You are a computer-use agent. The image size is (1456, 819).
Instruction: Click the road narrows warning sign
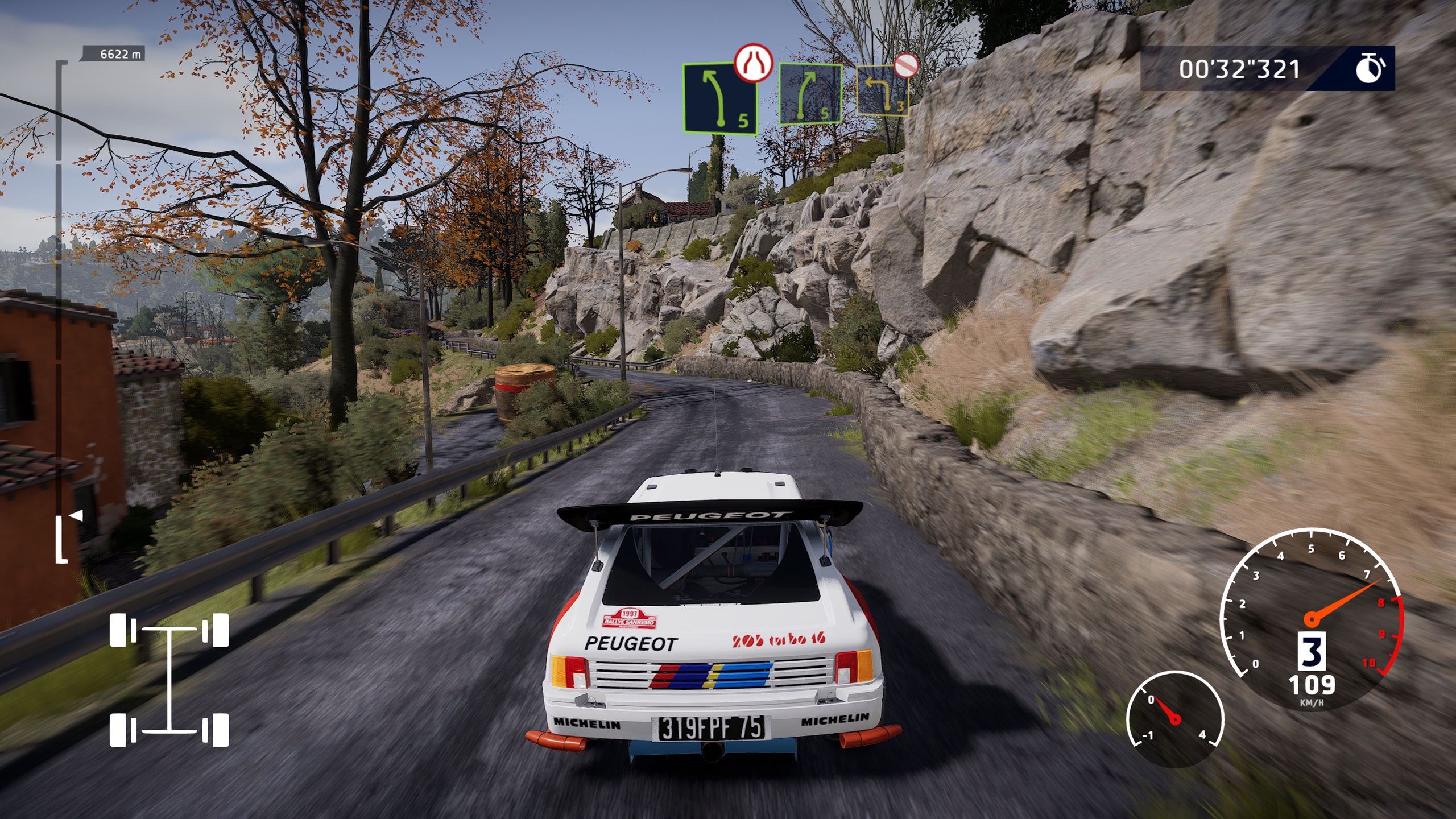click(753, 63)
